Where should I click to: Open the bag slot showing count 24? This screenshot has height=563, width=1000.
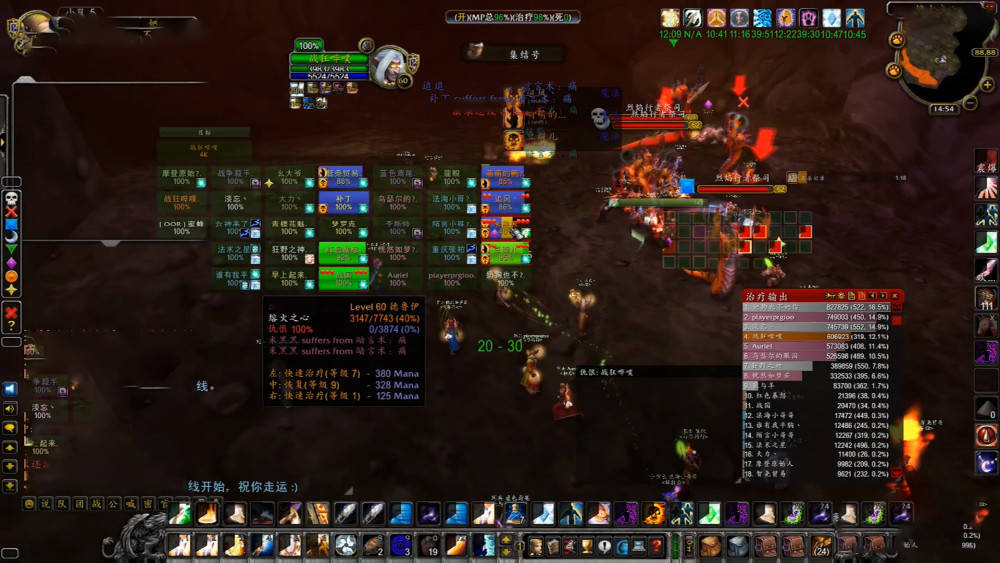click(x=822, y=545)
